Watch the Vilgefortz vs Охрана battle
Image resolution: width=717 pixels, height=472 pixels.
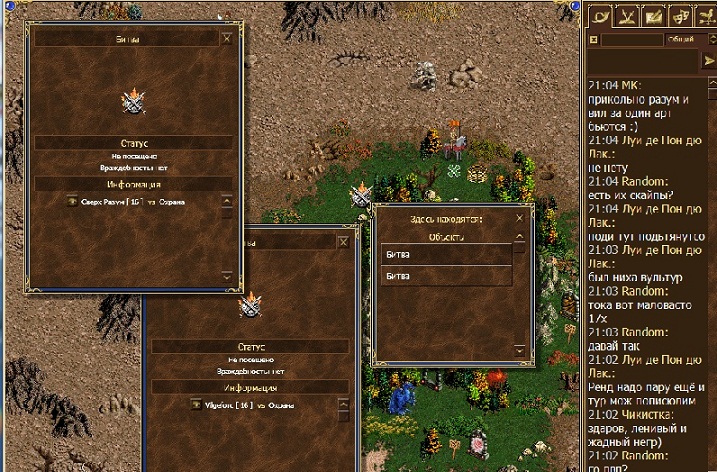click(x=195, y=405)
